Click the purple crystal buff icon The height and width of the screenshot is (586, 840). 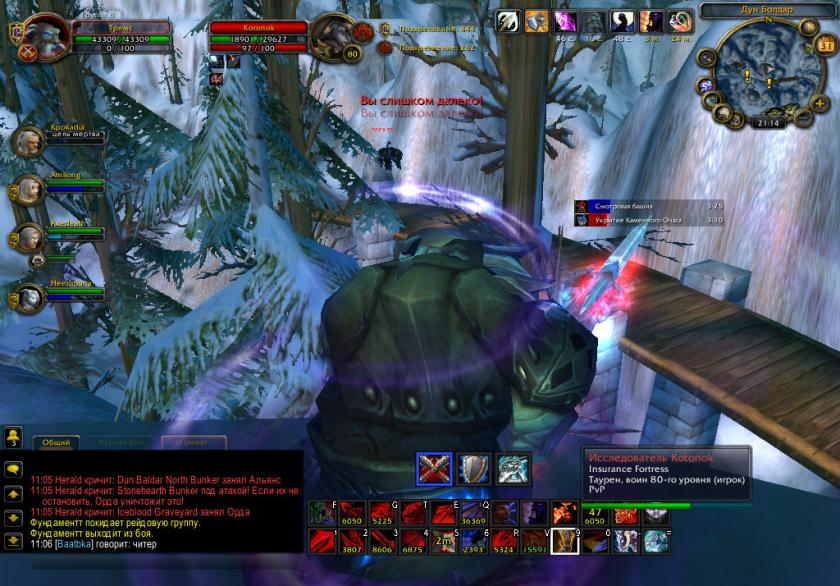click(x=566, y=21)
